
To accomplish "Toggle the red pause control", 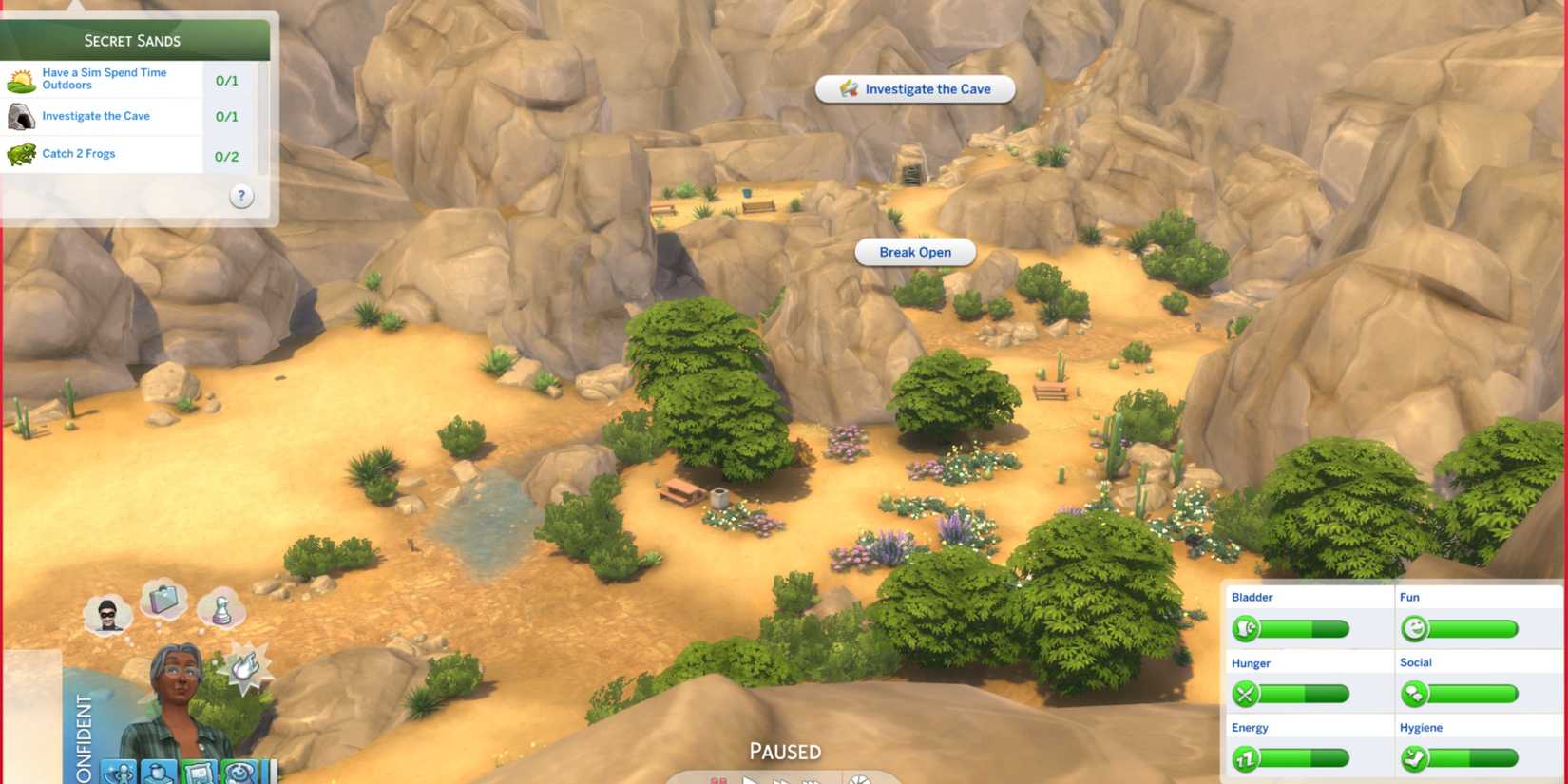I will [719, 779].
